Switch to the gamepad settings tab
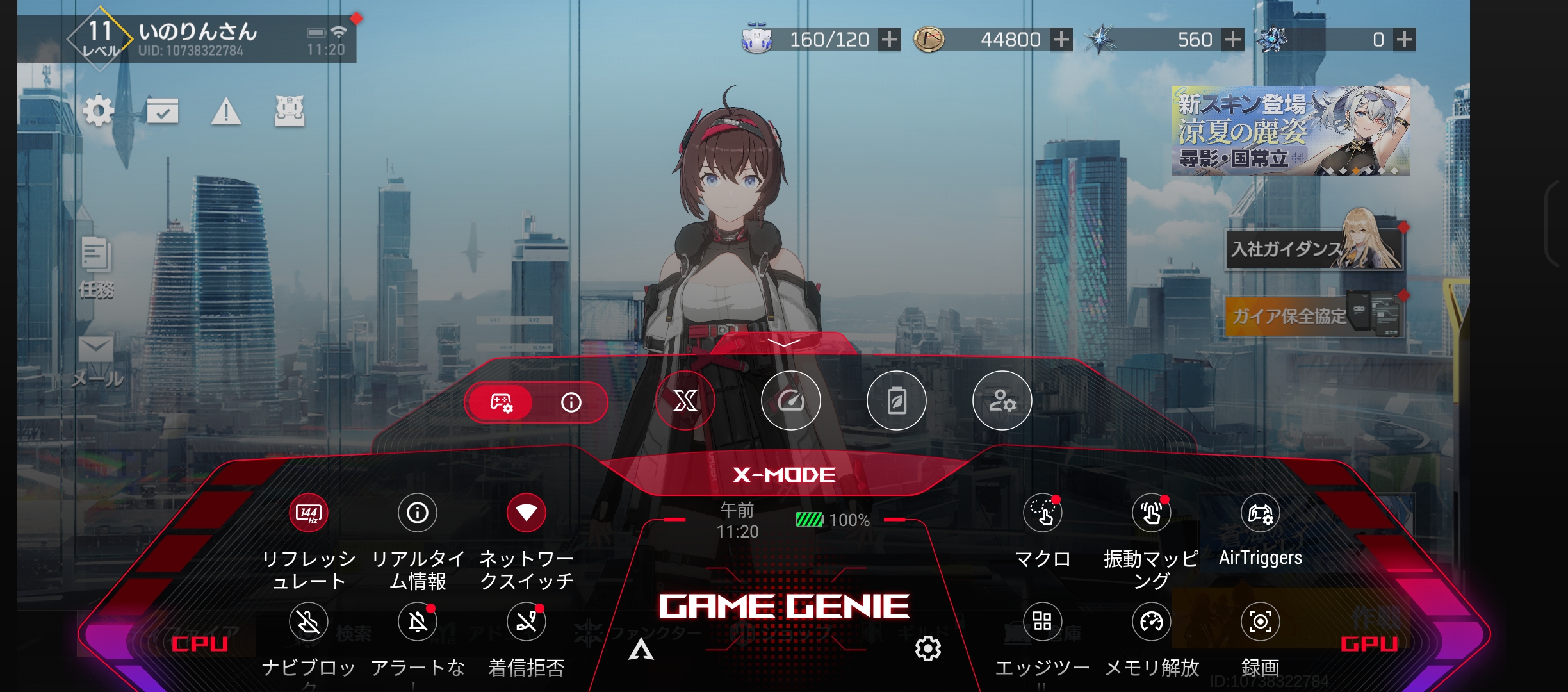 pos(503,402)
